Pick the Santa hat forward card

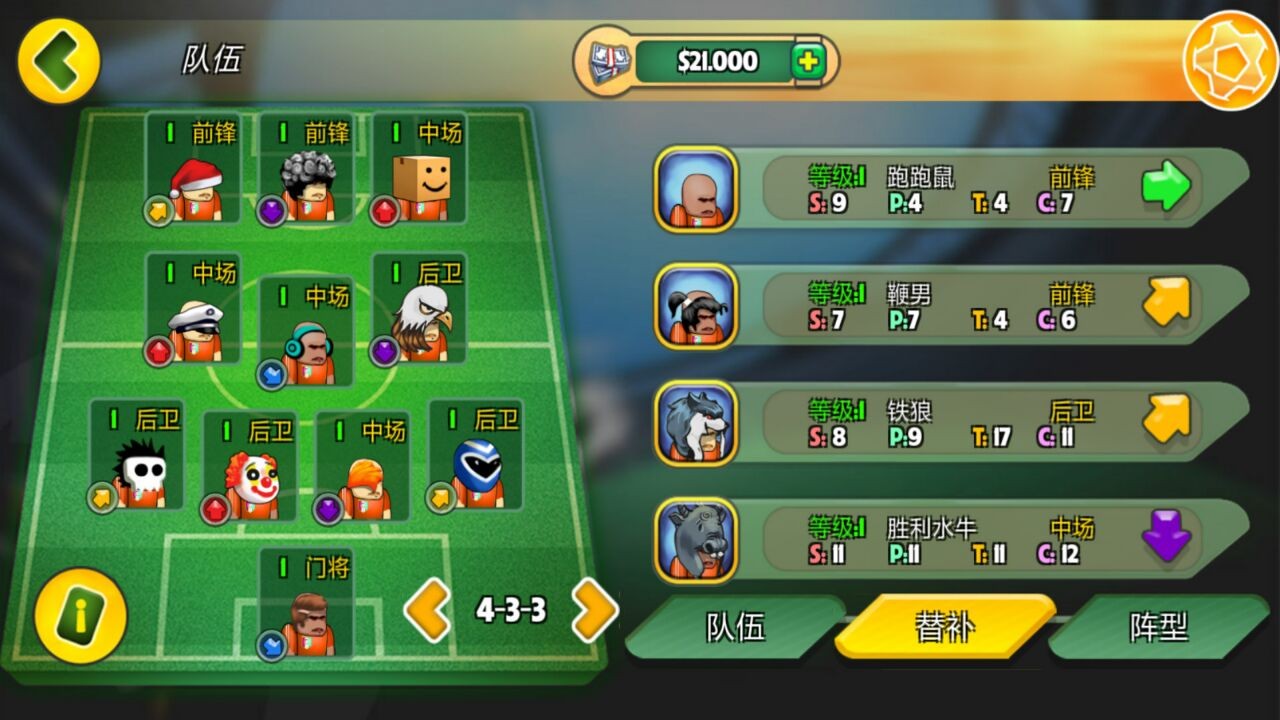(x=194, y=168)
